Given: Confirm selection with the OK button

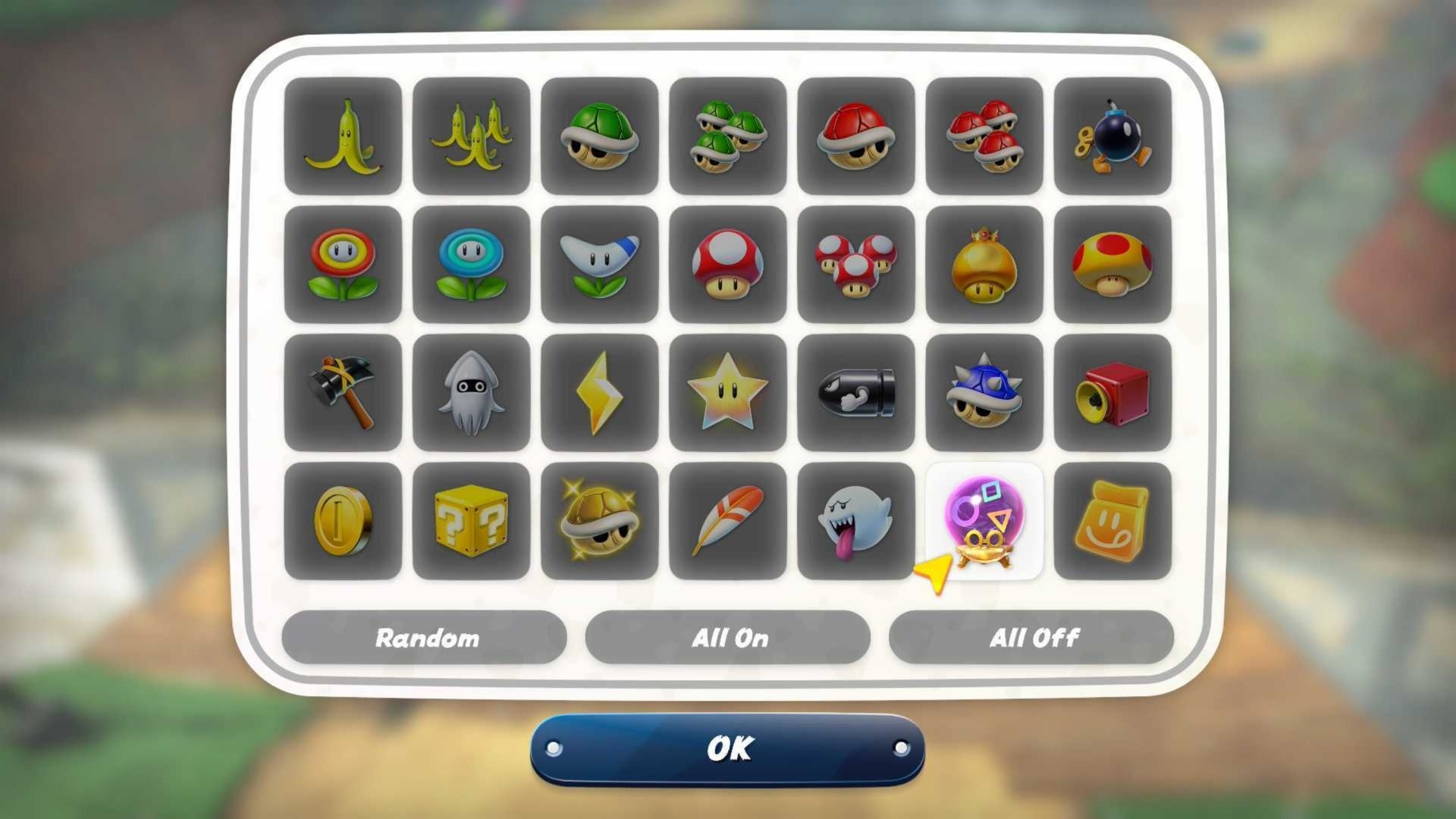Looking at the screenshot, I should 728,749.
